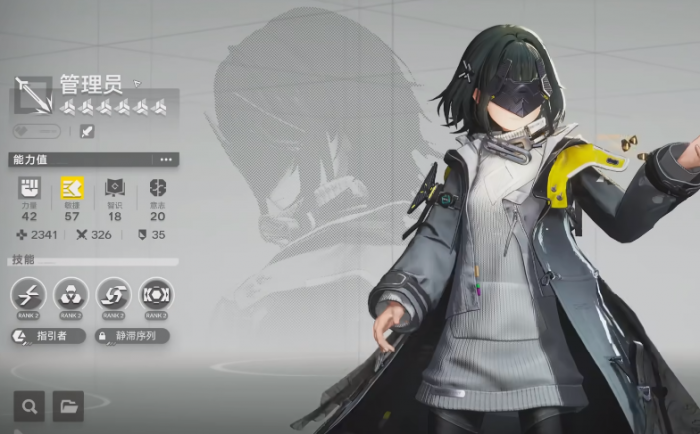Screen dimensions: 700x434
Task: Select the 意志 brain attribute icon
Action: (x=157, y=188)
